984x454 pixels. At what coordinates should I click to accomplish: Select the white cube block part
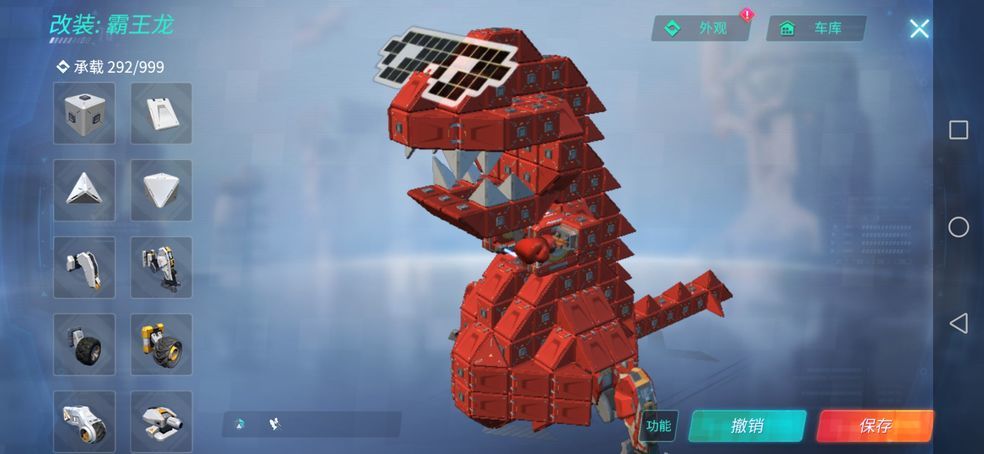[x=84, y=113]
